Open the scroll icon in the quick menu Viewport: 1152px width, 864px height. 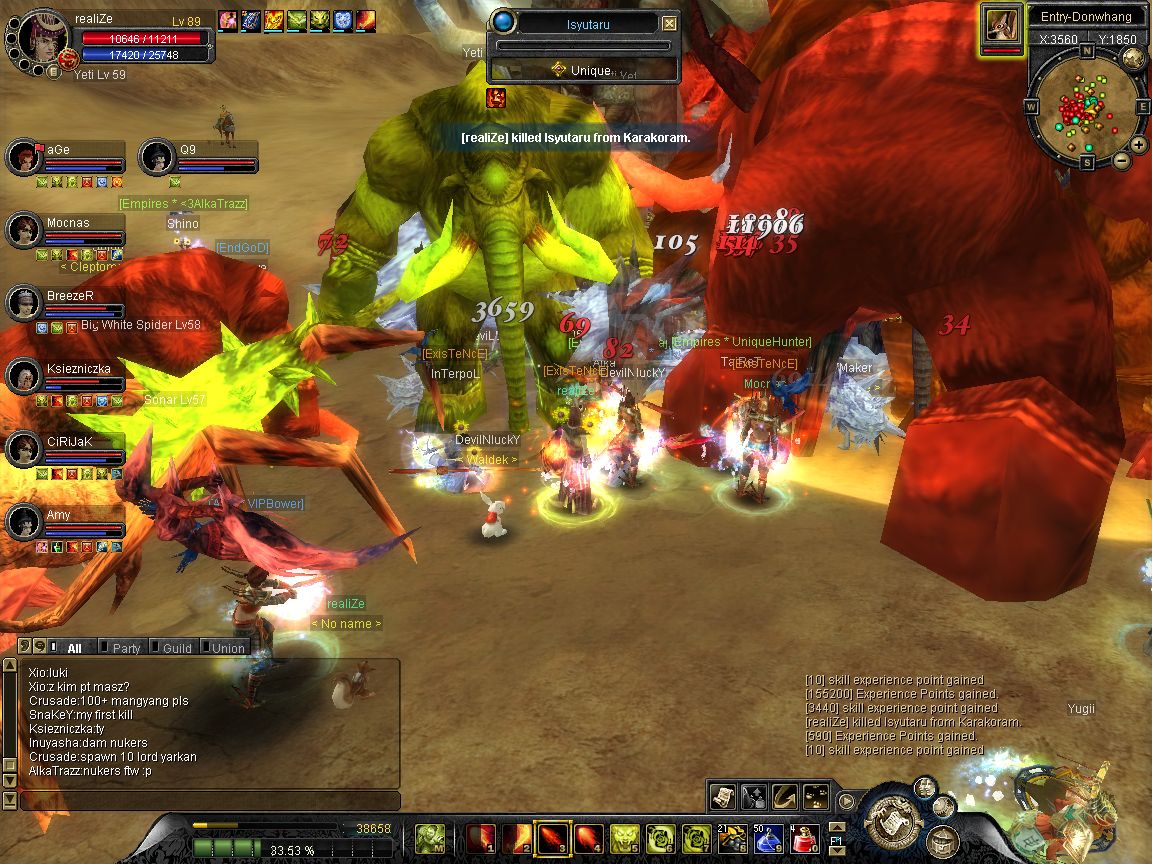pyautogui.click(x=723, y=796)
